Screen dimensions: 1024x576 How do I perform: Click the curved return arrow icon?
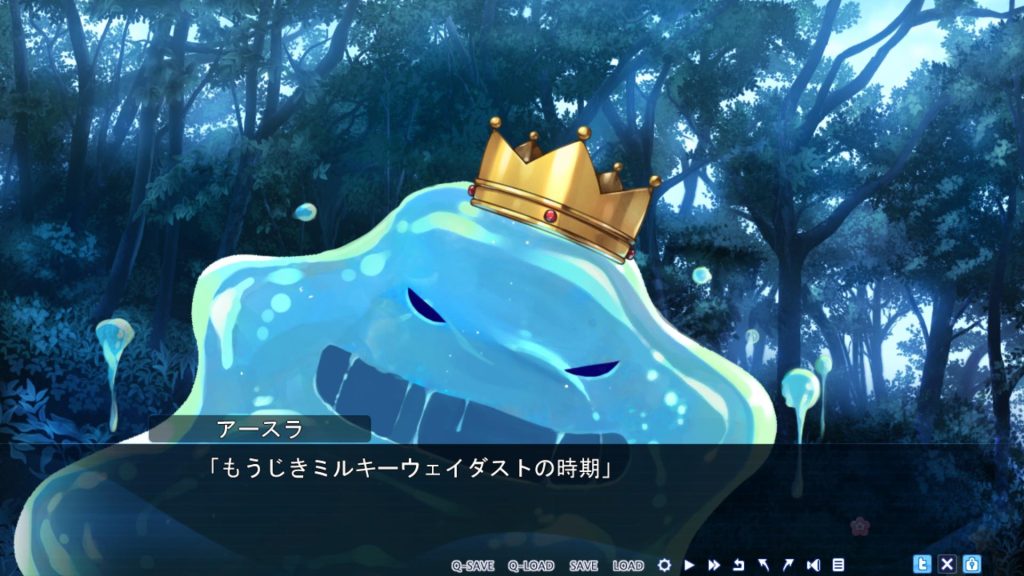click(739, 565)
